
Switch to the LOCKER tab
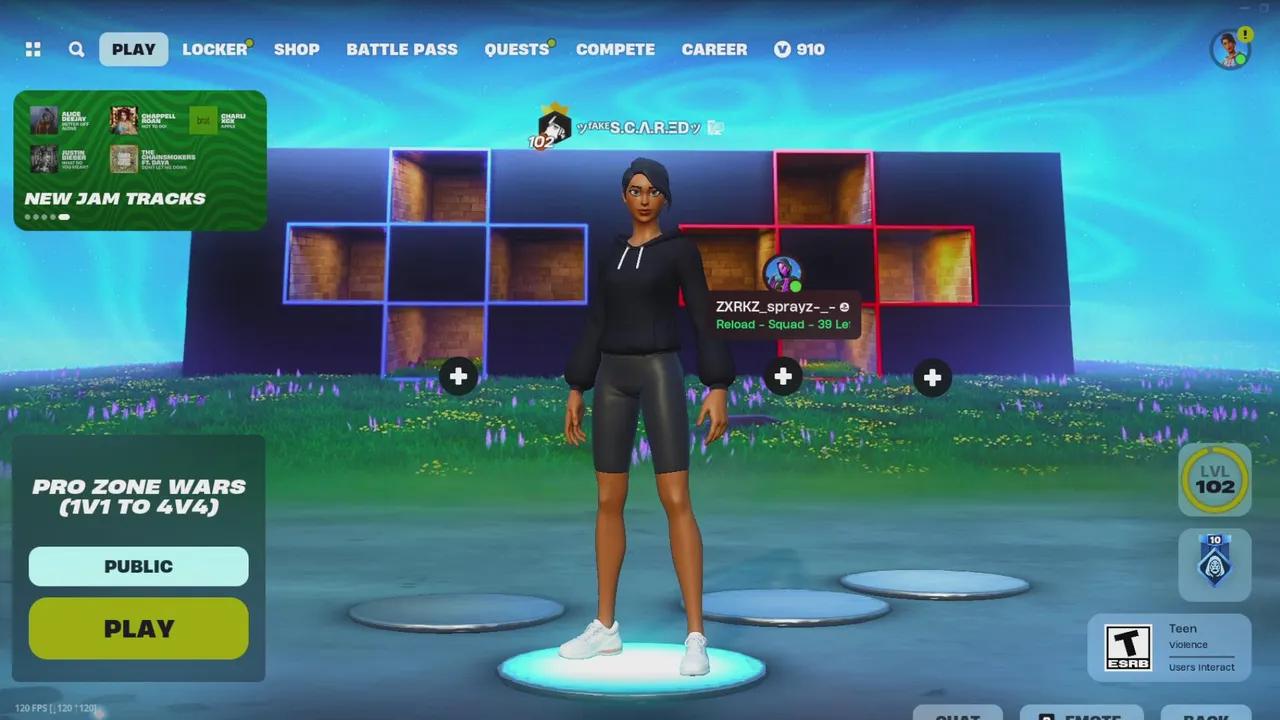[x=213, y=49]
